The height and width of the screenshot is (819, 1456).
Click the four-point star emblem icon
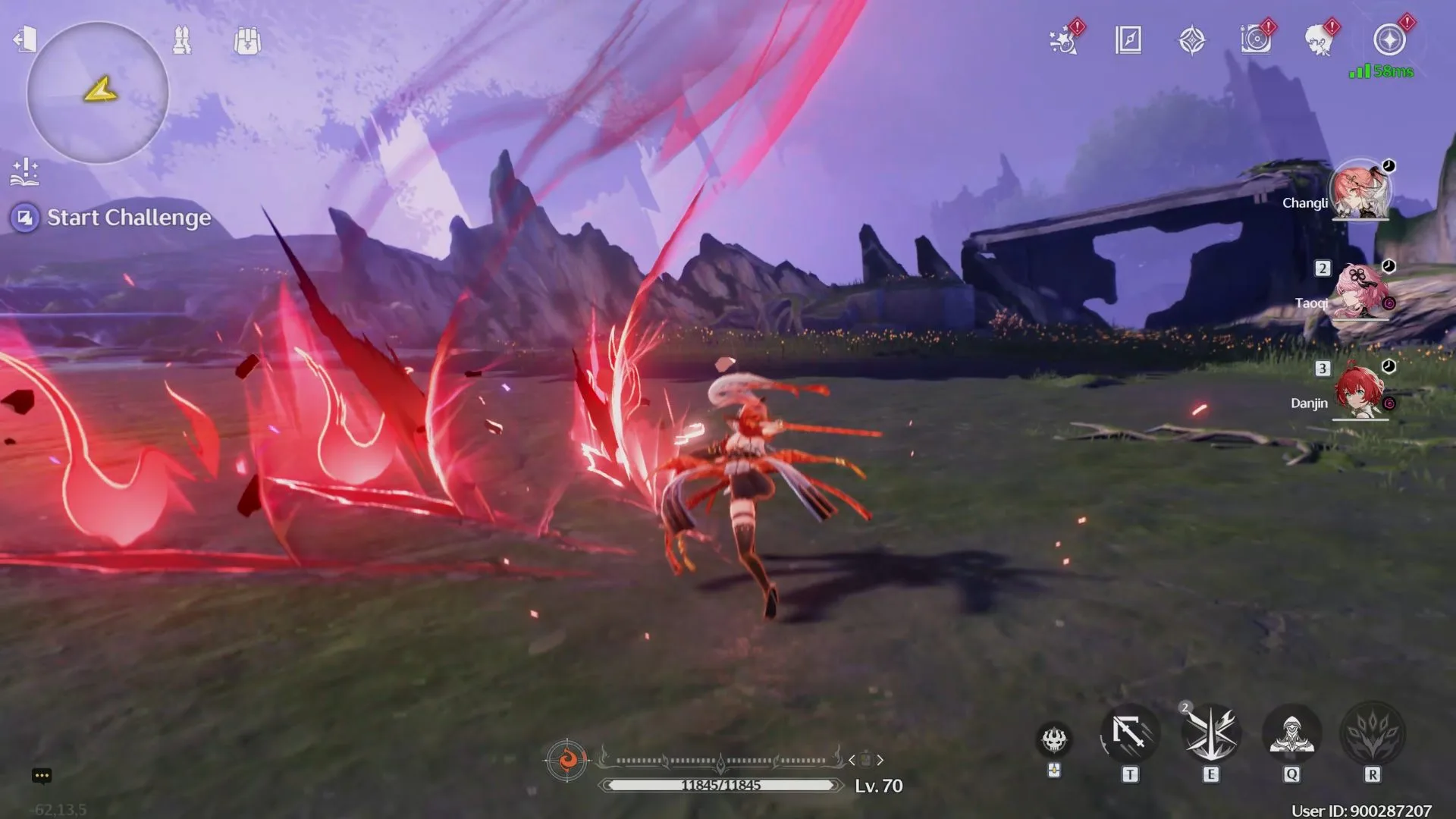1192,40
